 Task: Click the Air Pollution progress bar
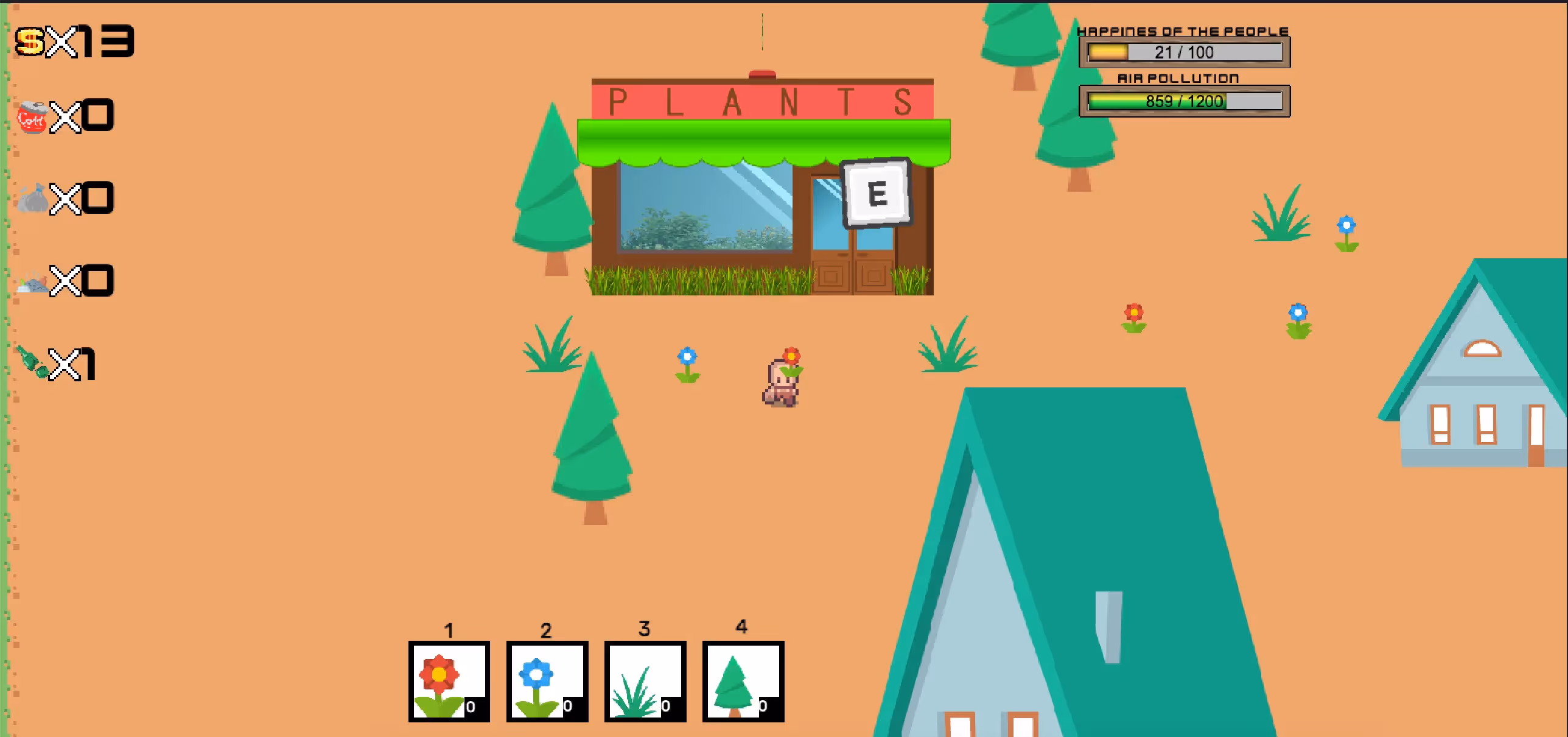pos(1185,100)
